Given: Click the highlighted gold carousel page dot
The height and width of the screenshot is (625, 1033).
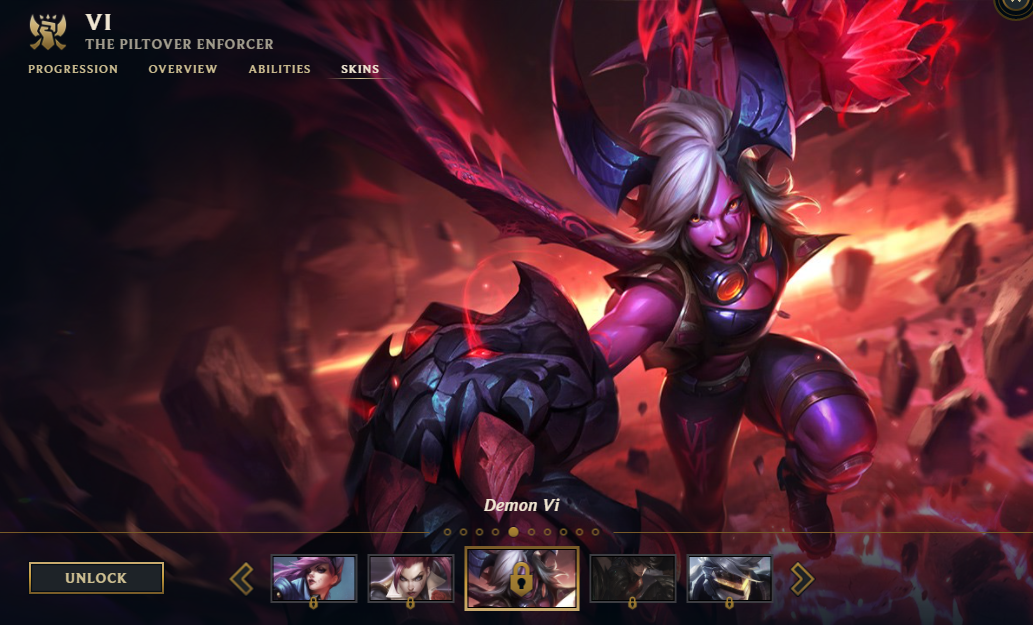Looking at the screenshot, I should pos(513,532).
